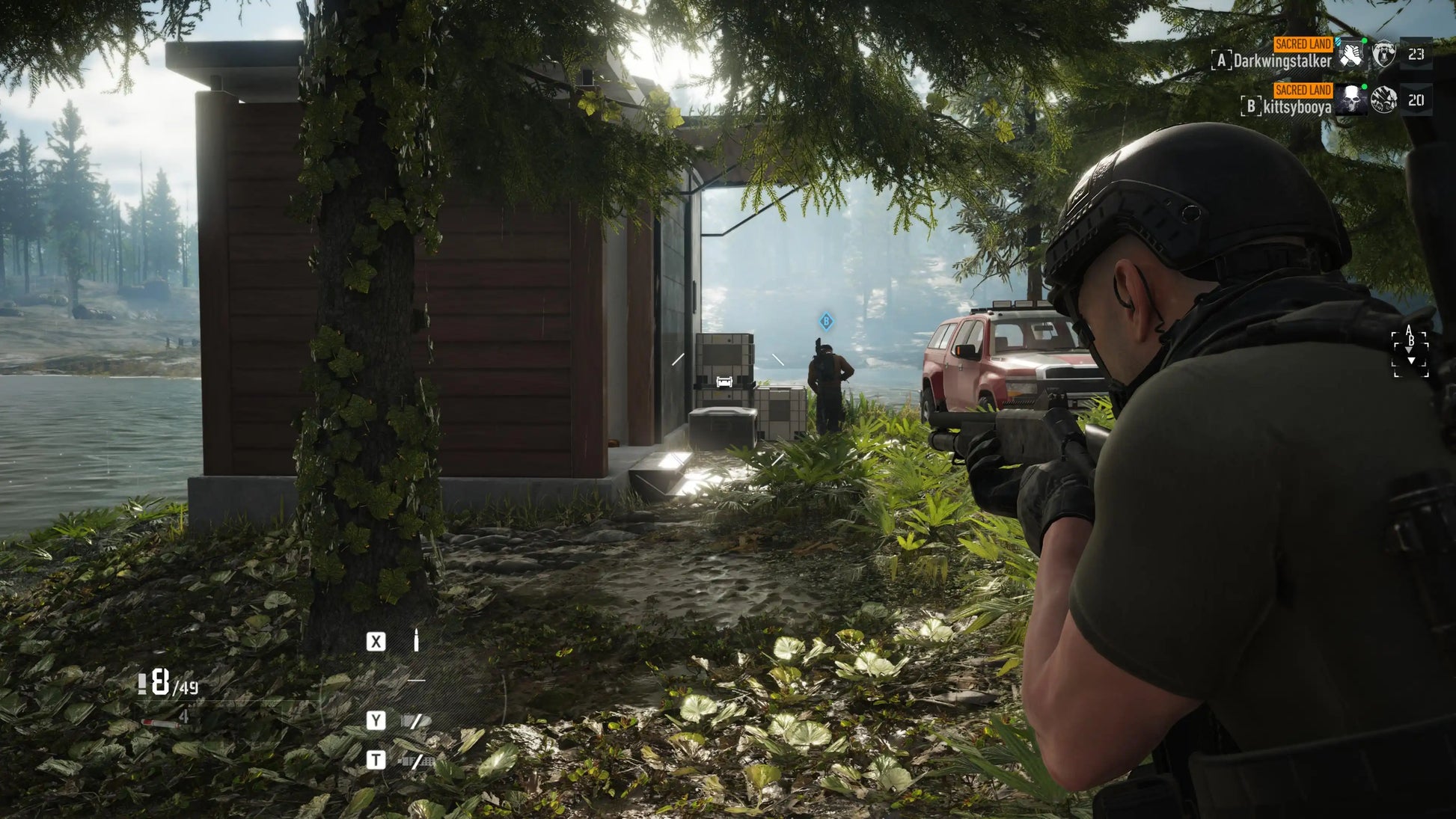Click the blue B waypoint marker in the doorway
This screenshot has height=819, width=1456.
click(827, 319)
